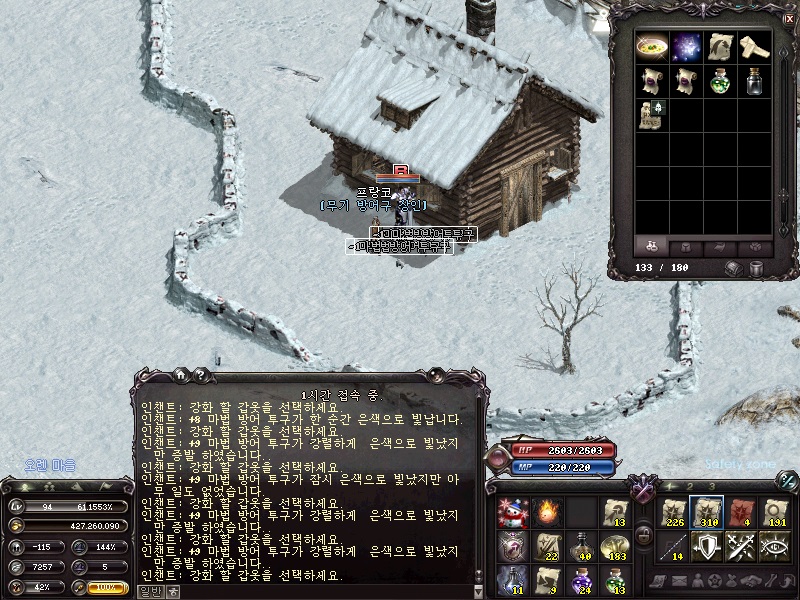Select the green potion flask in inventory
The width and height of the screenshot is (800, 600).
[721, 82]
